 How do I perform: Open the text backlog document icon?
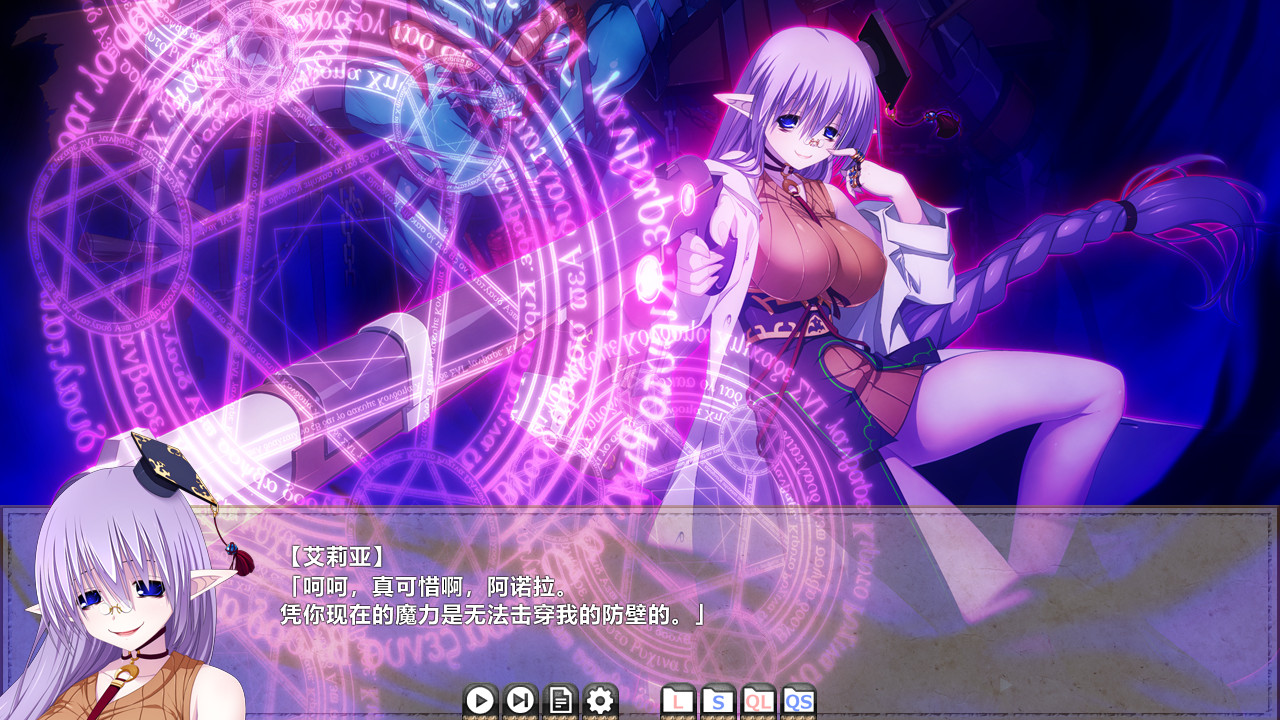point(560,701)
